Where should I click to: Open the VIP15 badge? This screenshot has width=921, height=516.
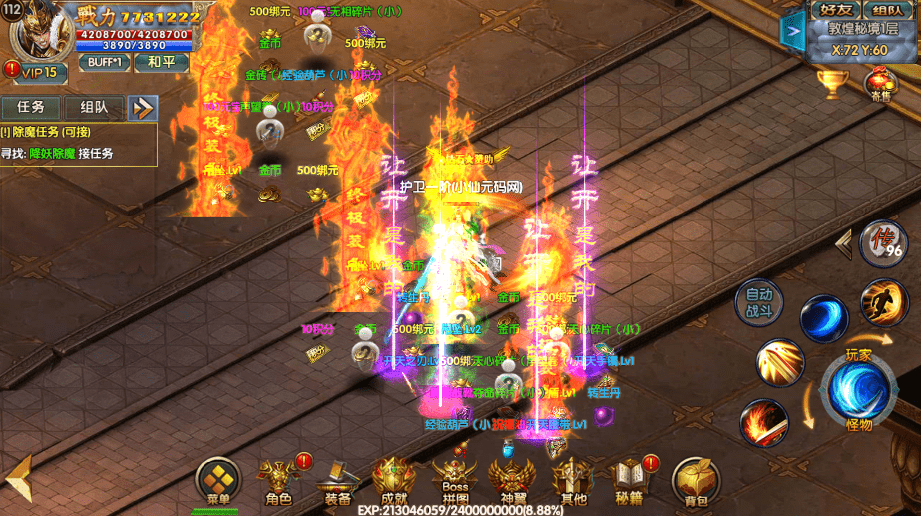coord(36,72)
